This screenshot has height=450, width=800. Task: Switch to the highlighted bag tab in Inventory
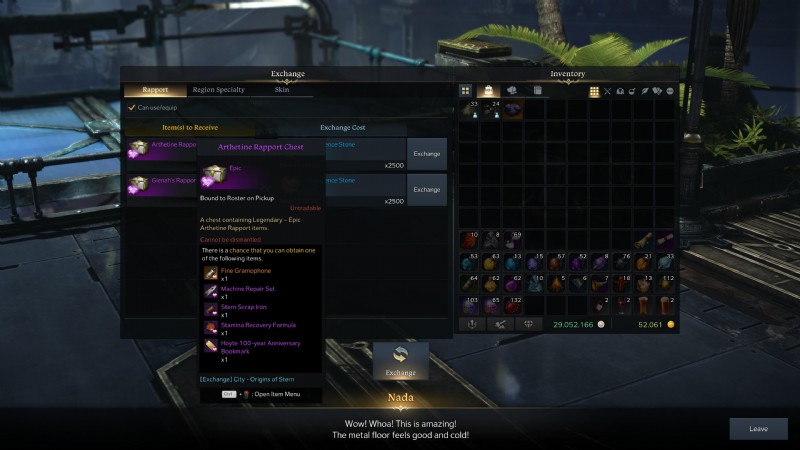490,91
